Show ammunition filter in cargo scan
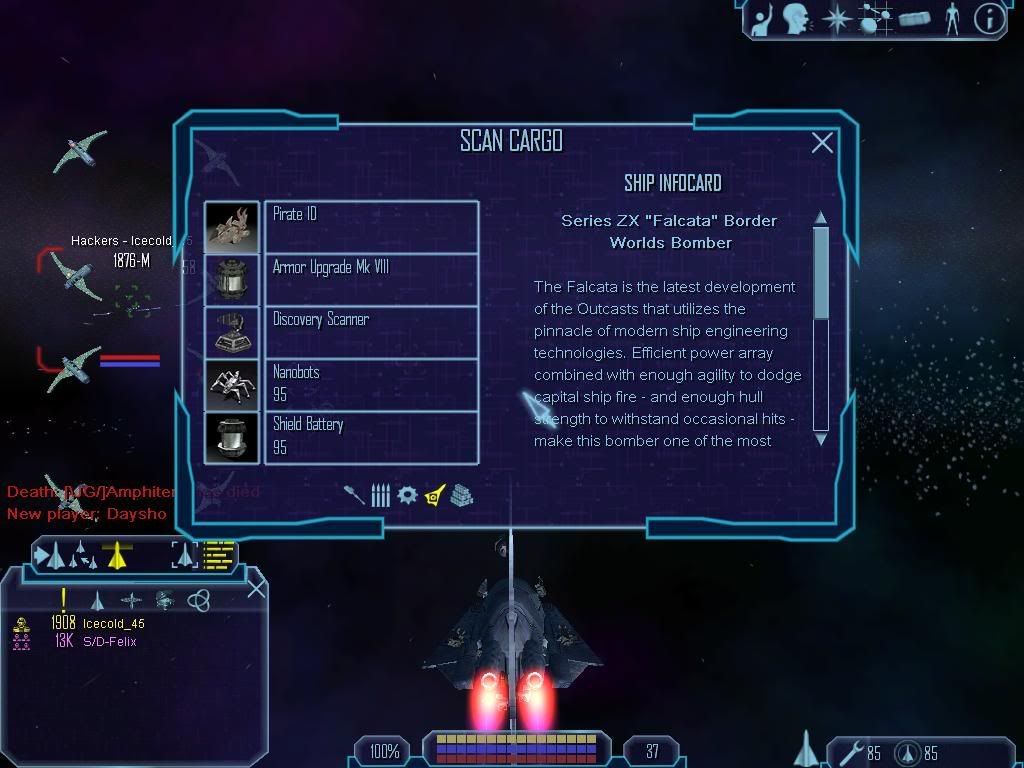1024x768 pixels. [x=380, y=495]
